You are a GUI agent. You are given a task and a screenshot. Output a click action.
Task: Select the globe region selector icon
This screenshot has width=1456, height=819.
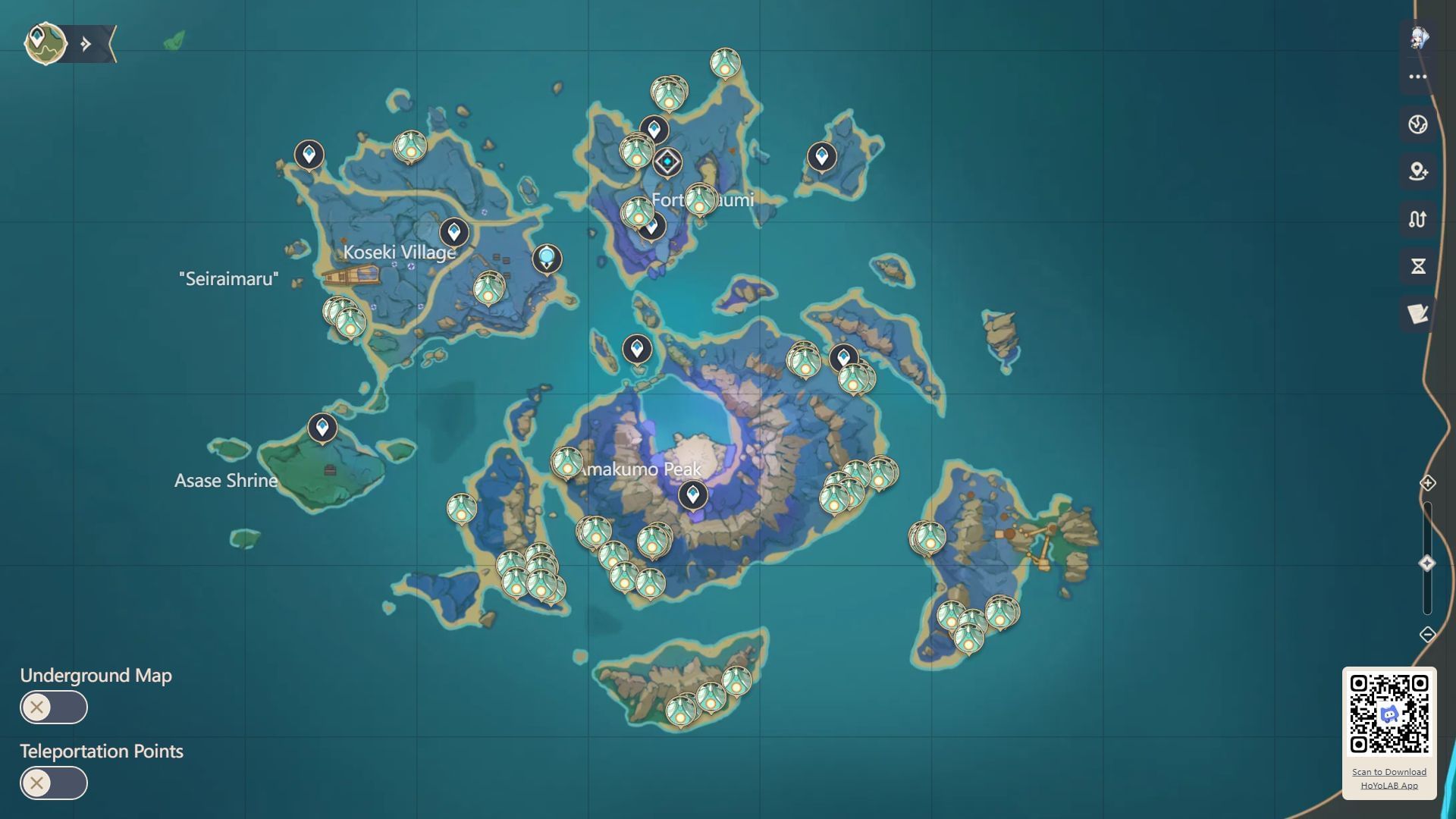point(1418,124)
